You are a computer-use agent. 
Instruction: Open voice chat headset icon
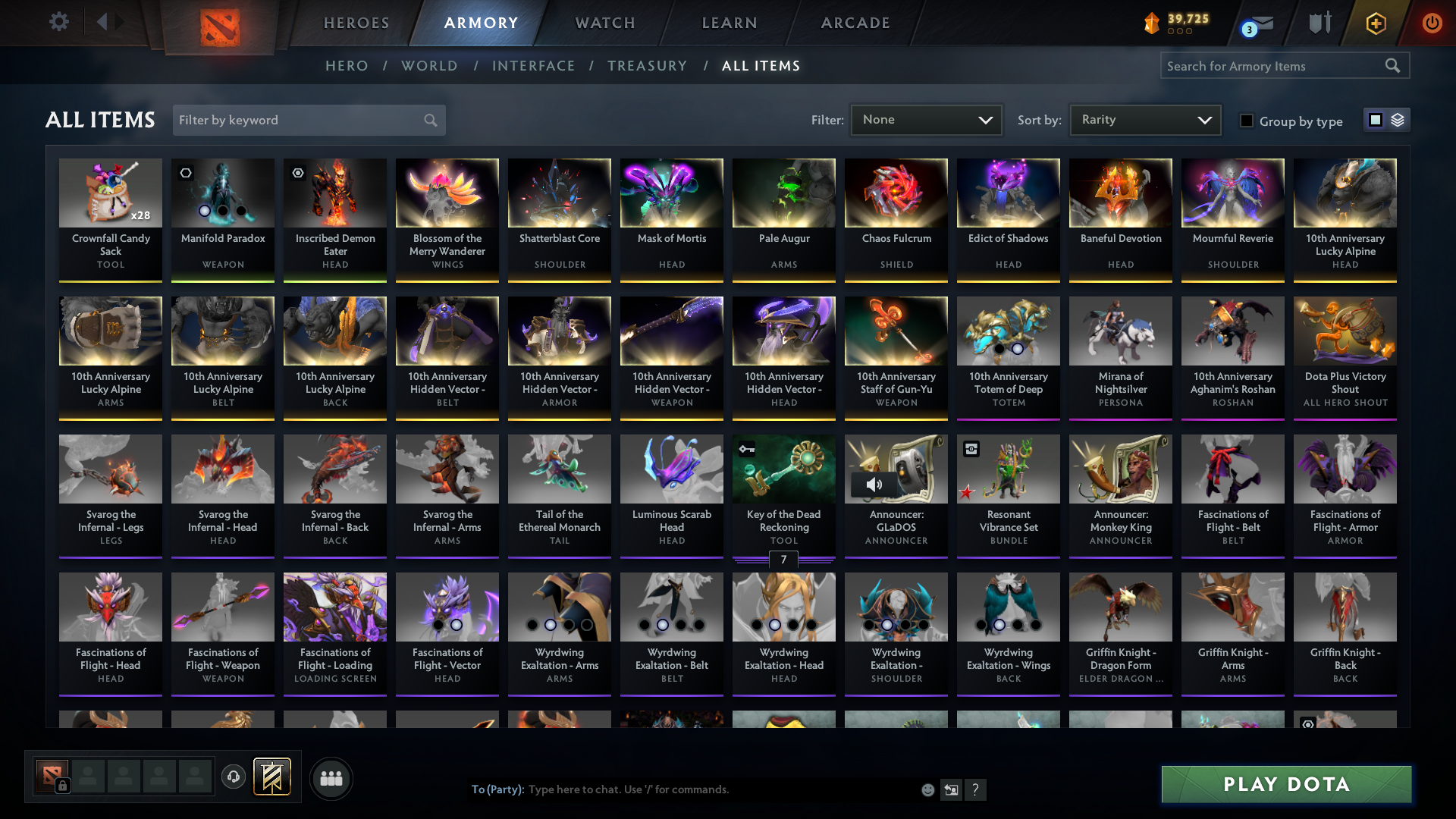tap(234, 777)
